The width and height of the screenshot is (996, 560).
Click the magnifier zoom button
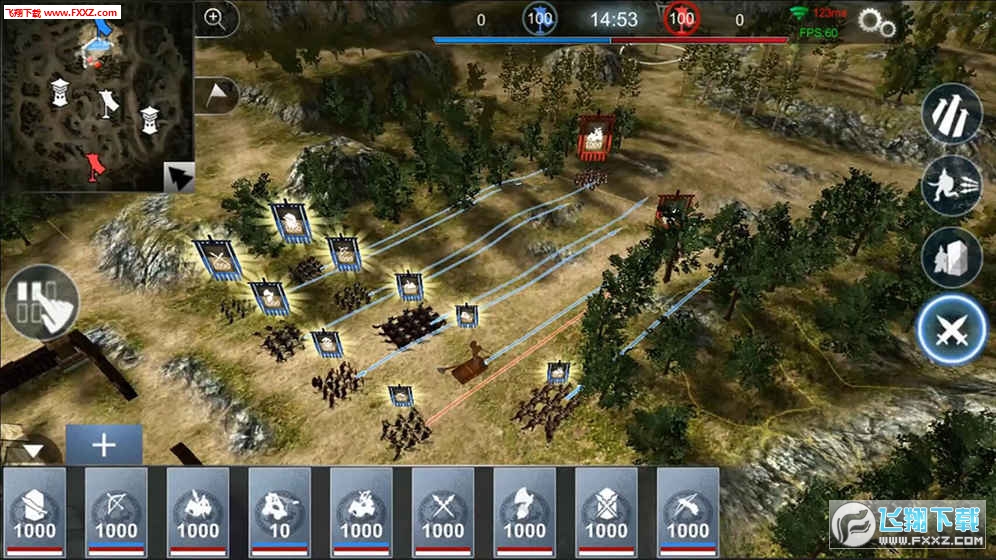[215, 17]
